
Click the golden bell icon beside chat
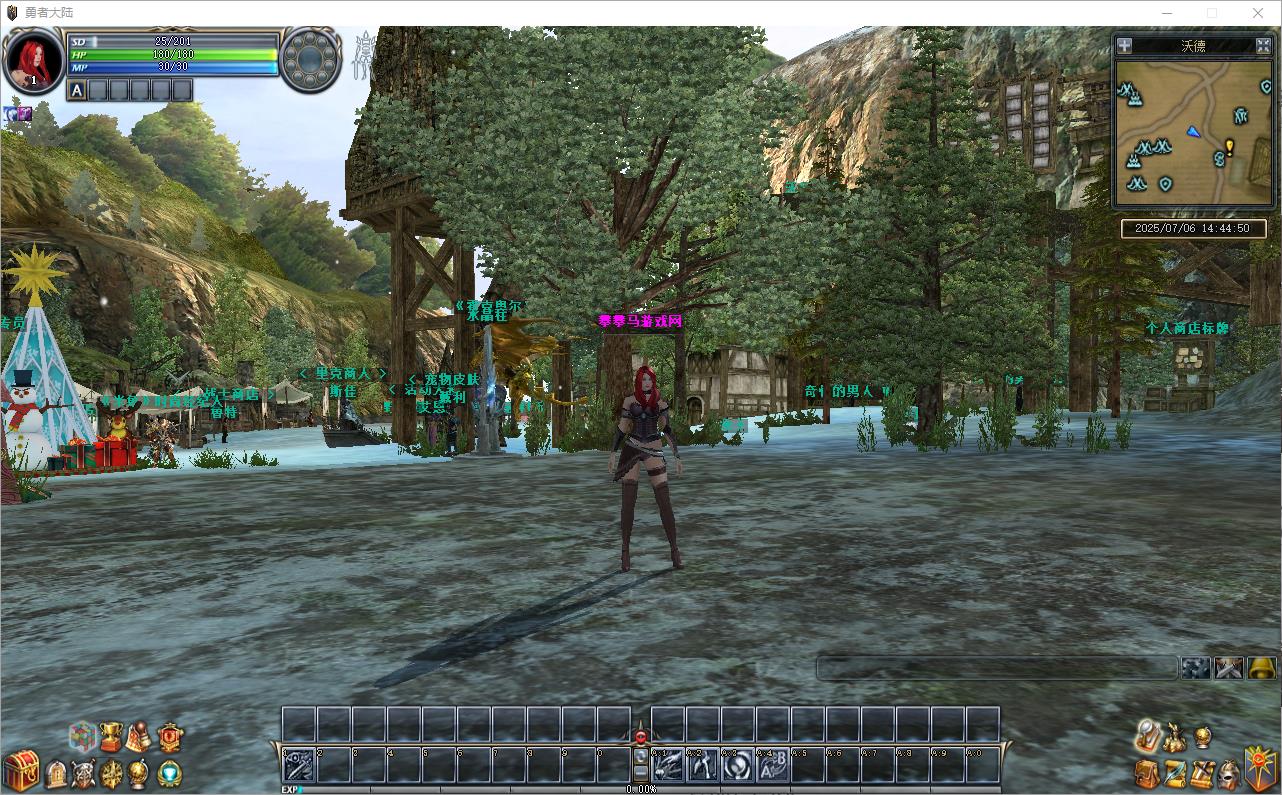[1261, 668]
